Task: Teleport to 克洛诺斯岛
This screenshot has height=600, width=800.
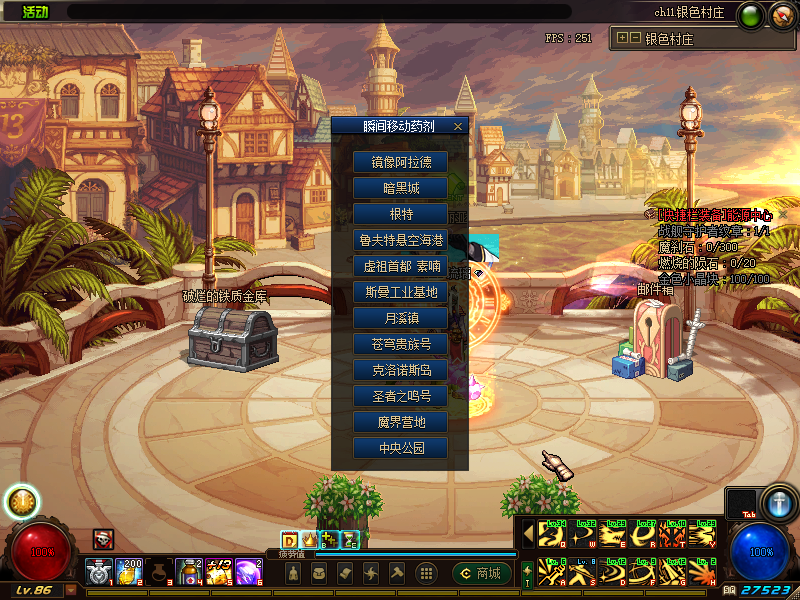Action: pos(400,370)
